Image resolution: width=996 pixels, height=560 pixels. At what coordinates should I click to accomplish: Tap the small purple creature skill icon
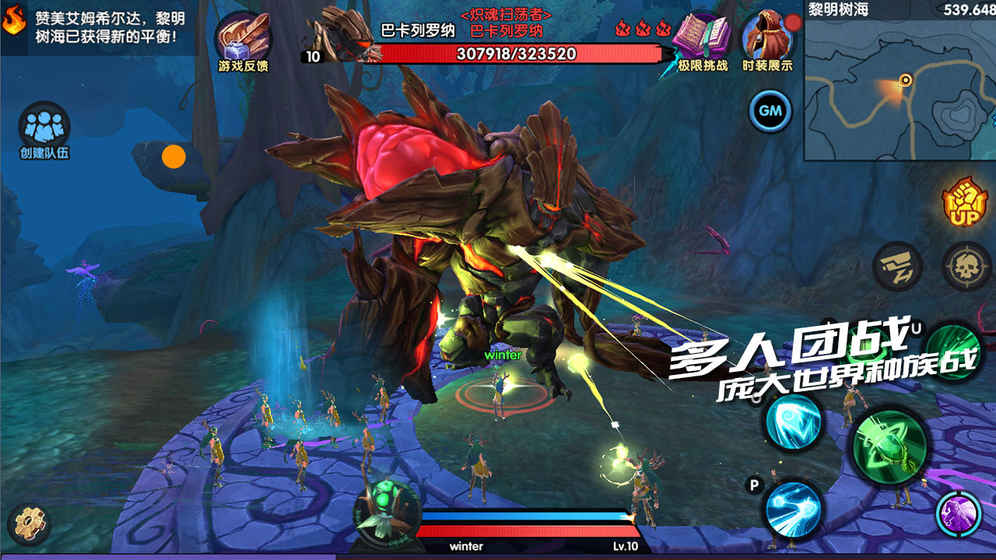957,514
